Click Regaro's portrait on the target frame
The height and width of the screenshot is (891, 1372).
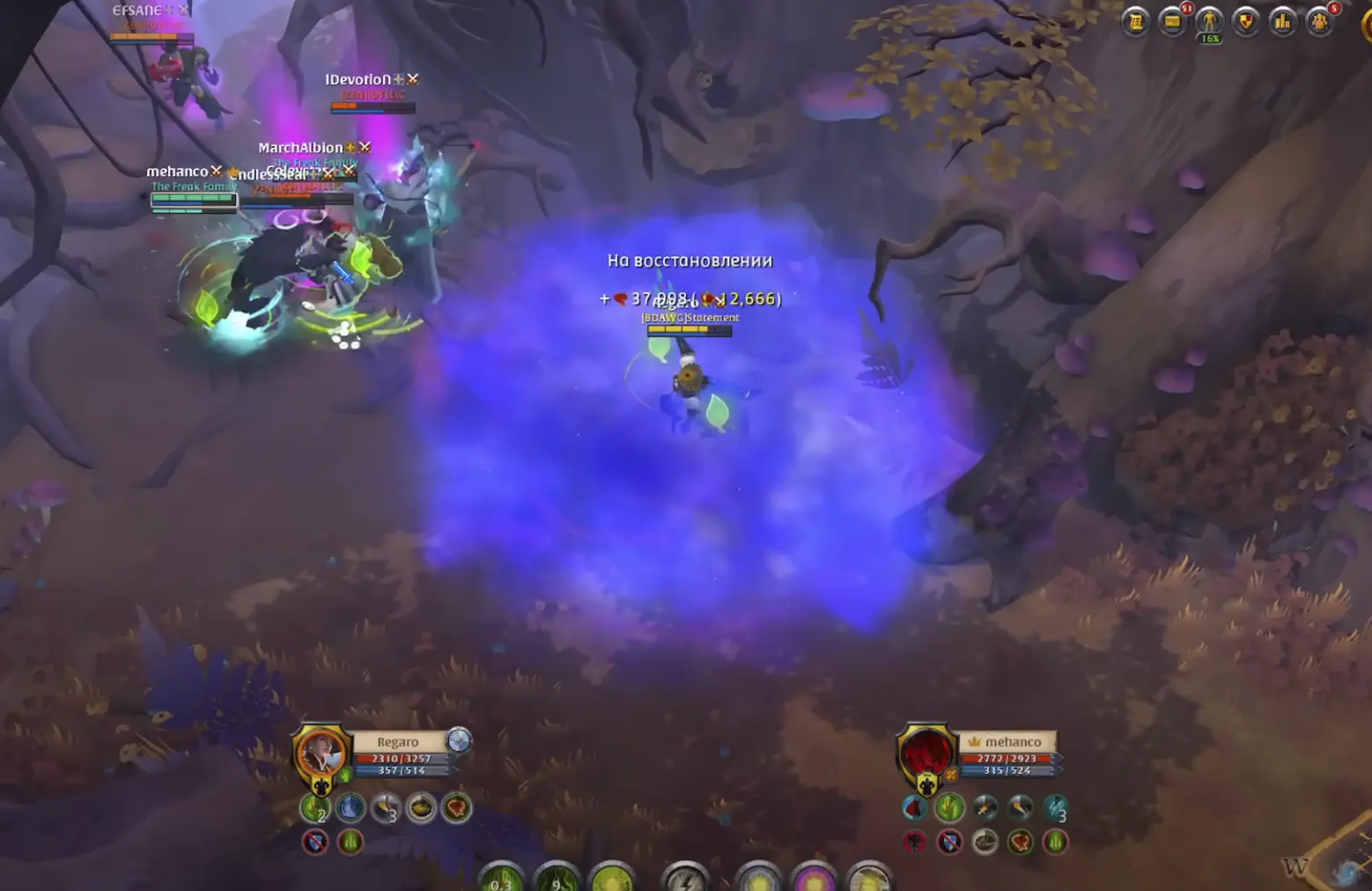pyautogui.click(x=321, y=753)
